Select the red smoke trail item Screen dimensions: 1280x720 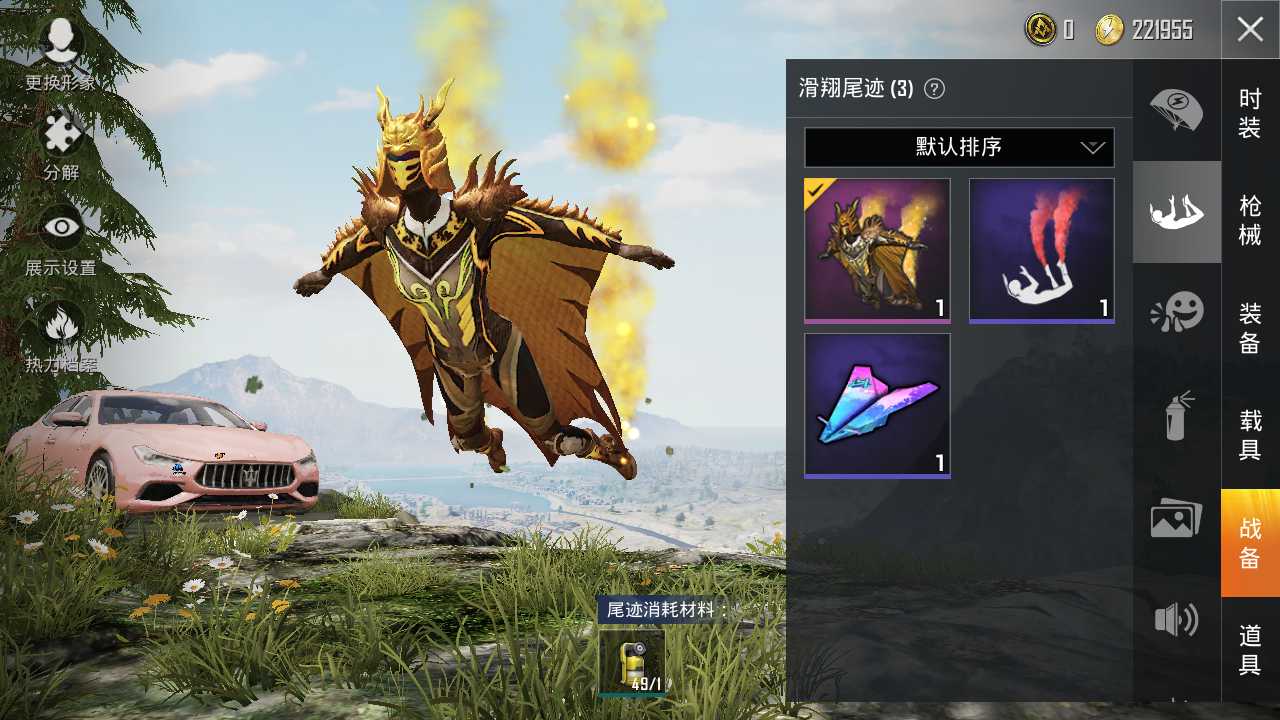point(1041,250)
